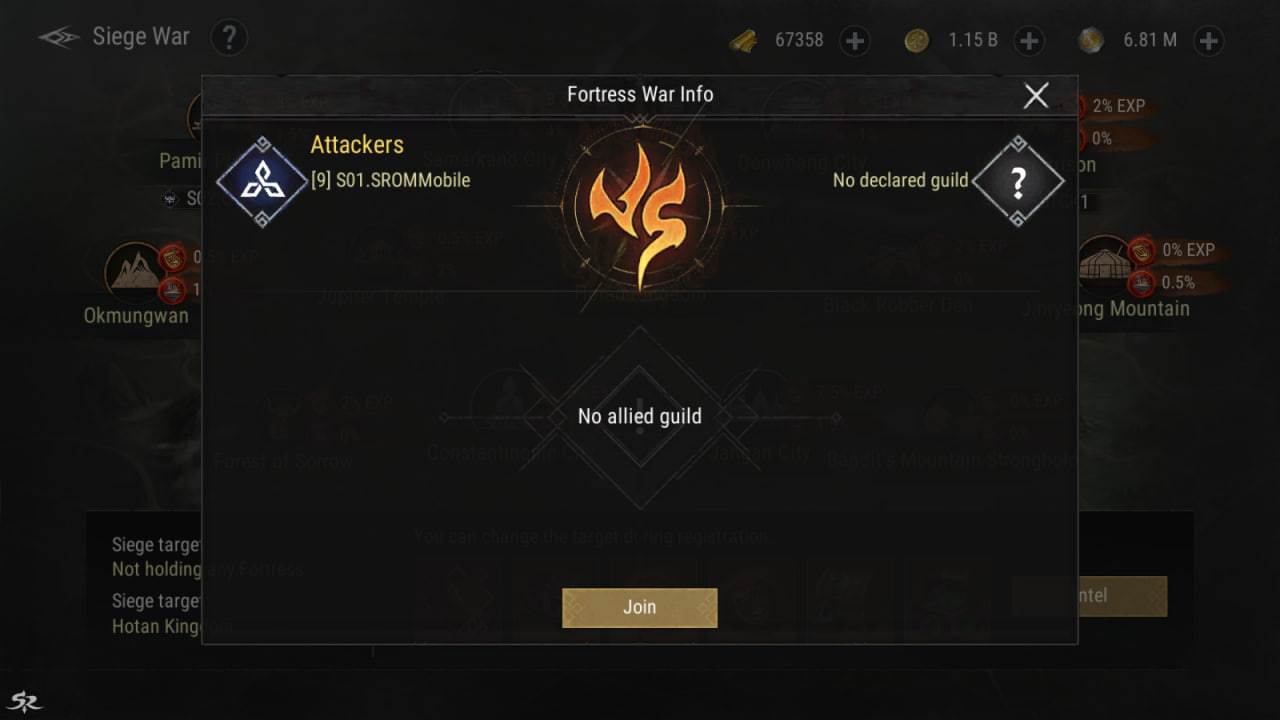The image size is (1280, 720).
Task: Add more gold coins with the plus button
Action: (x=1029, y=41)
